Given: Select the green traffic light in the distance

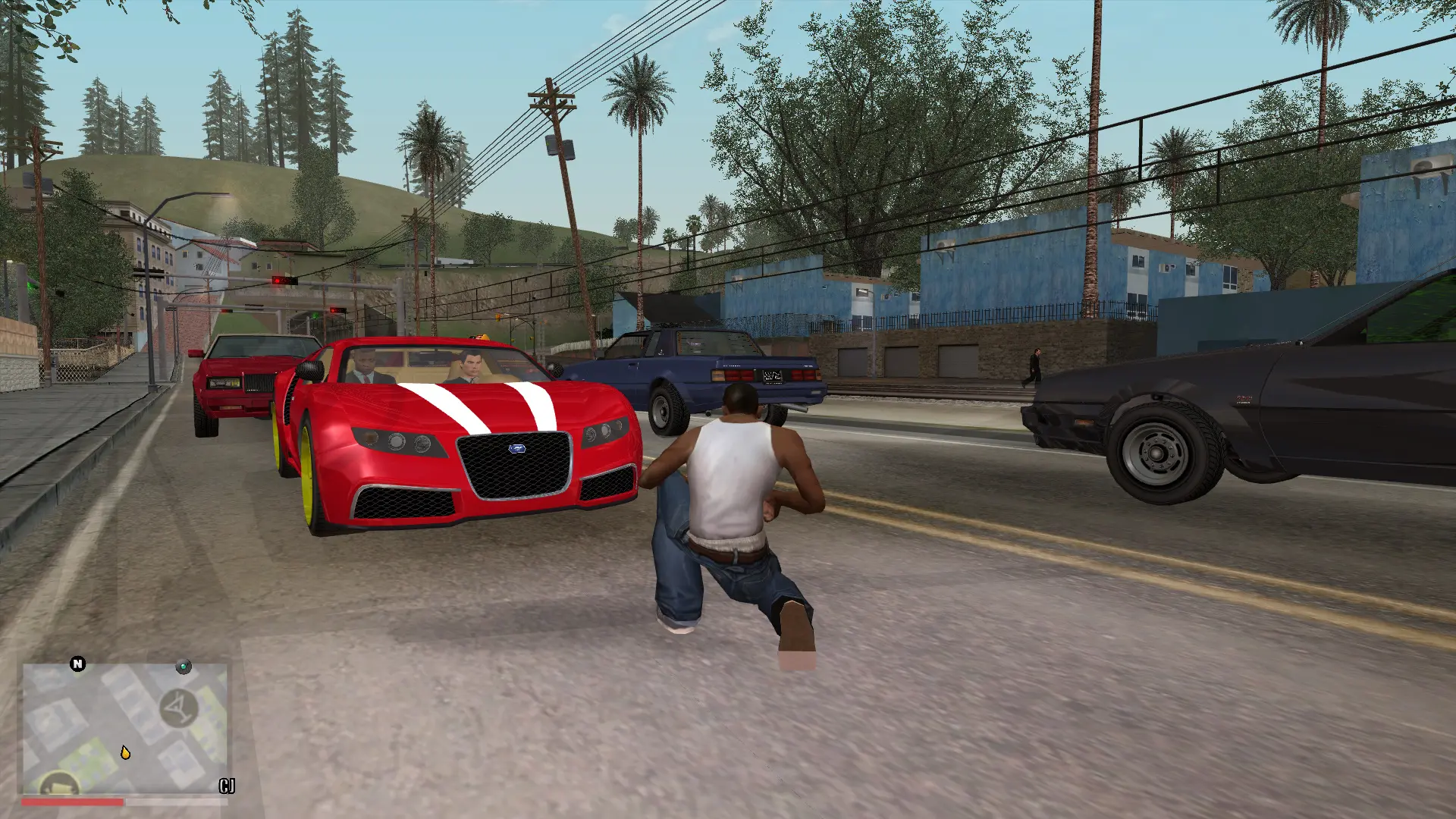Looking at the screenshot, I should (315, 315).
